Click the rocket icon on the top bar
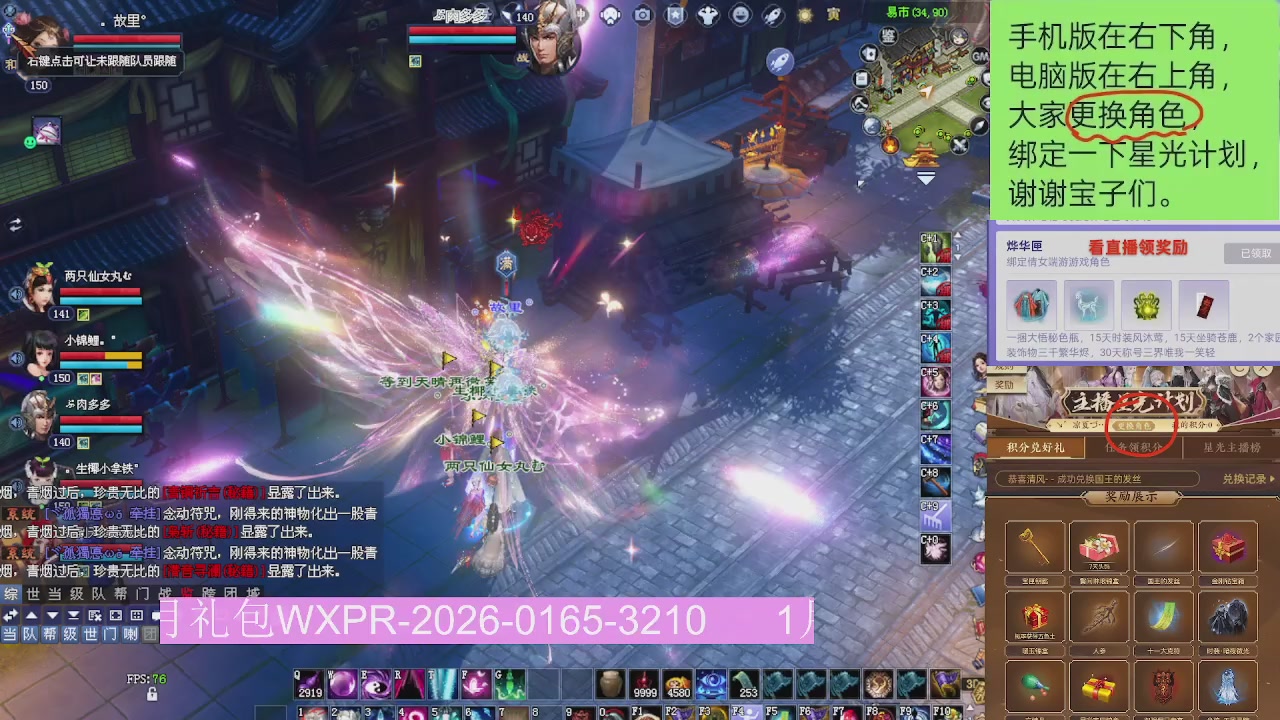Screen dimensions: 1280x720 pyautogui.click(x=772, y=15)
